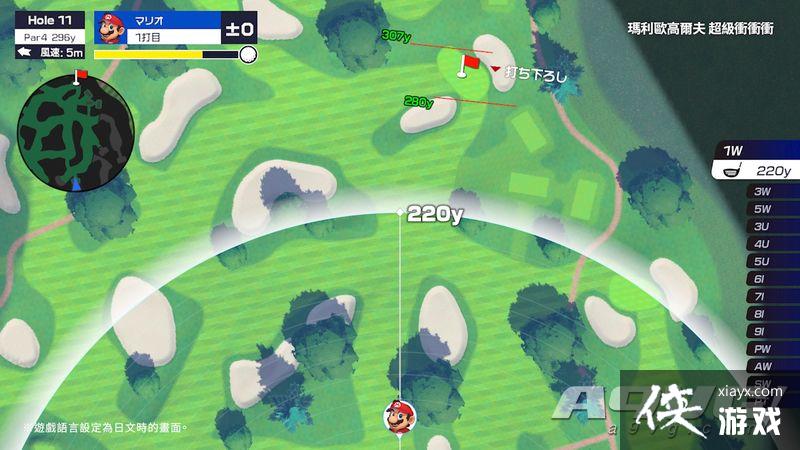Select the 8I iron
The image size is (800, 450).
pos(762,314)
